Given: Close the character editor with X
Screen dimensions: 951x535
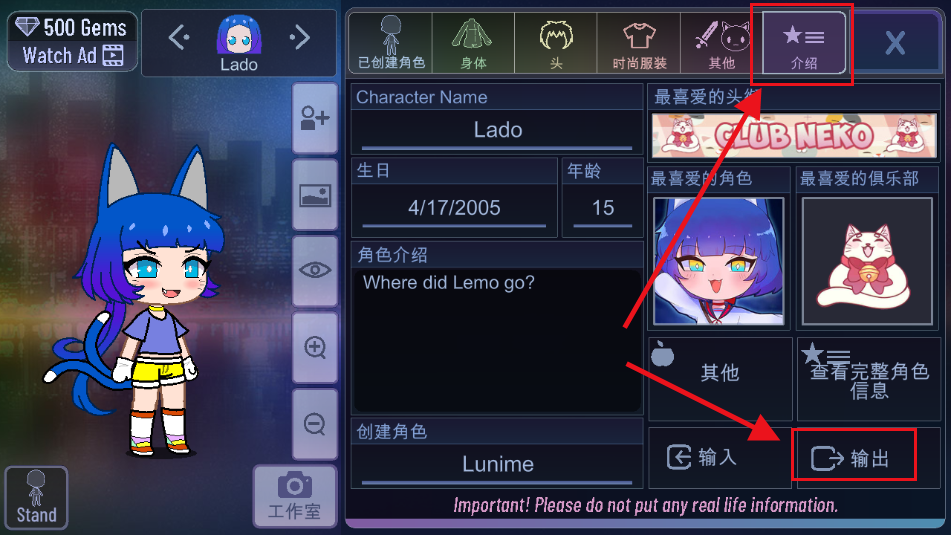Looking at the screenshot, I should (895, 43).
